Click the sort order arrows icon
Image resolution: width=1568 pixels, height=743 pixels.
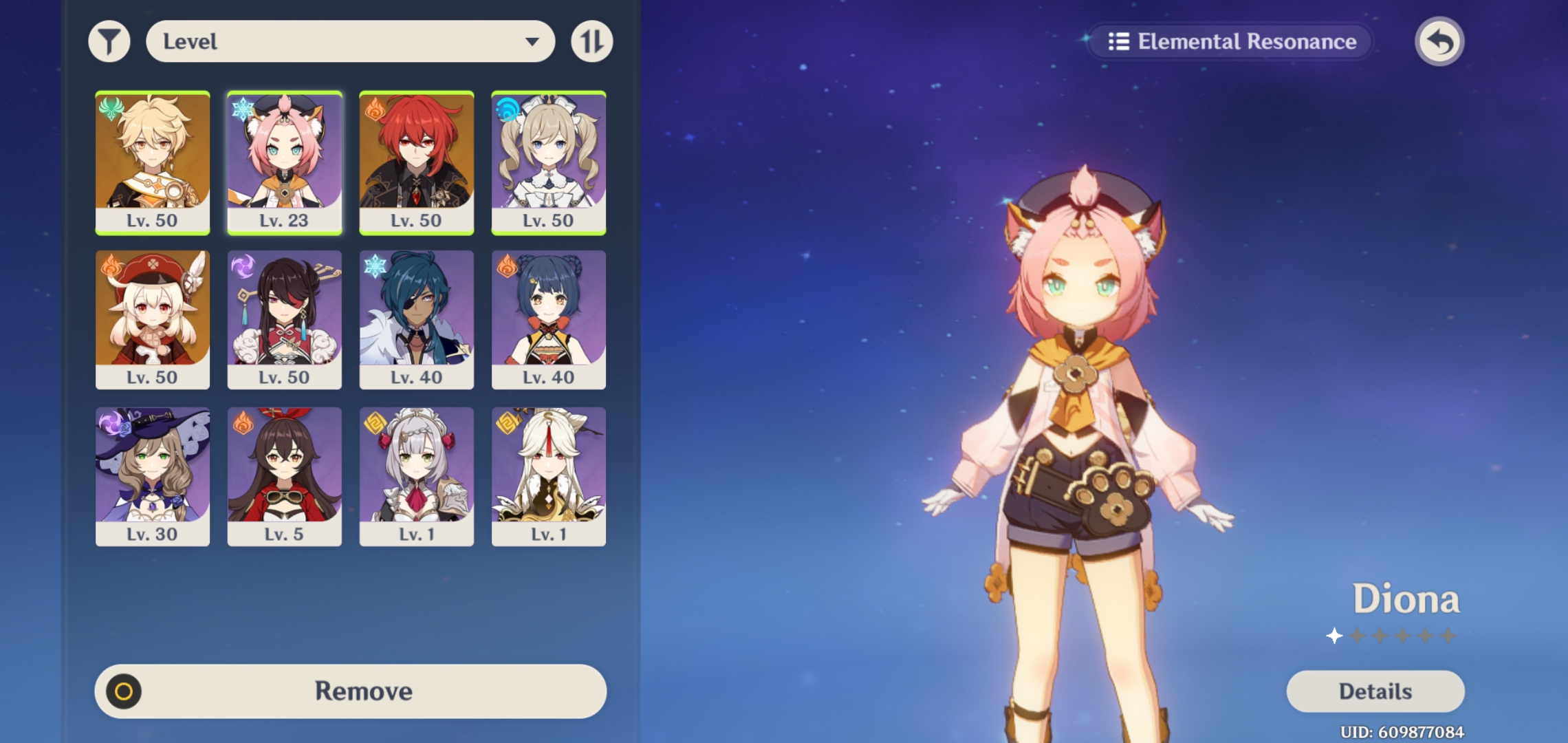590,41
